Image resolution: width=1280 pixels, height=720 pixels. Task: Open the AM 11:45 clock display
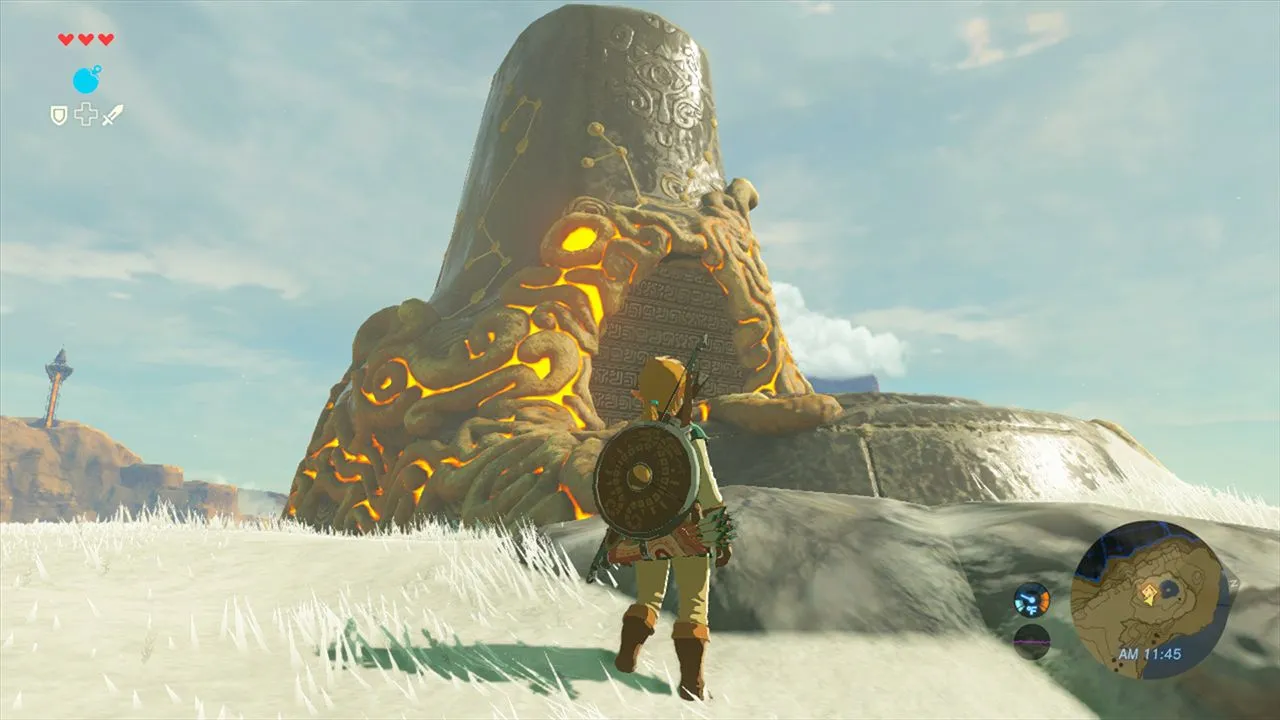(1151, 652)
